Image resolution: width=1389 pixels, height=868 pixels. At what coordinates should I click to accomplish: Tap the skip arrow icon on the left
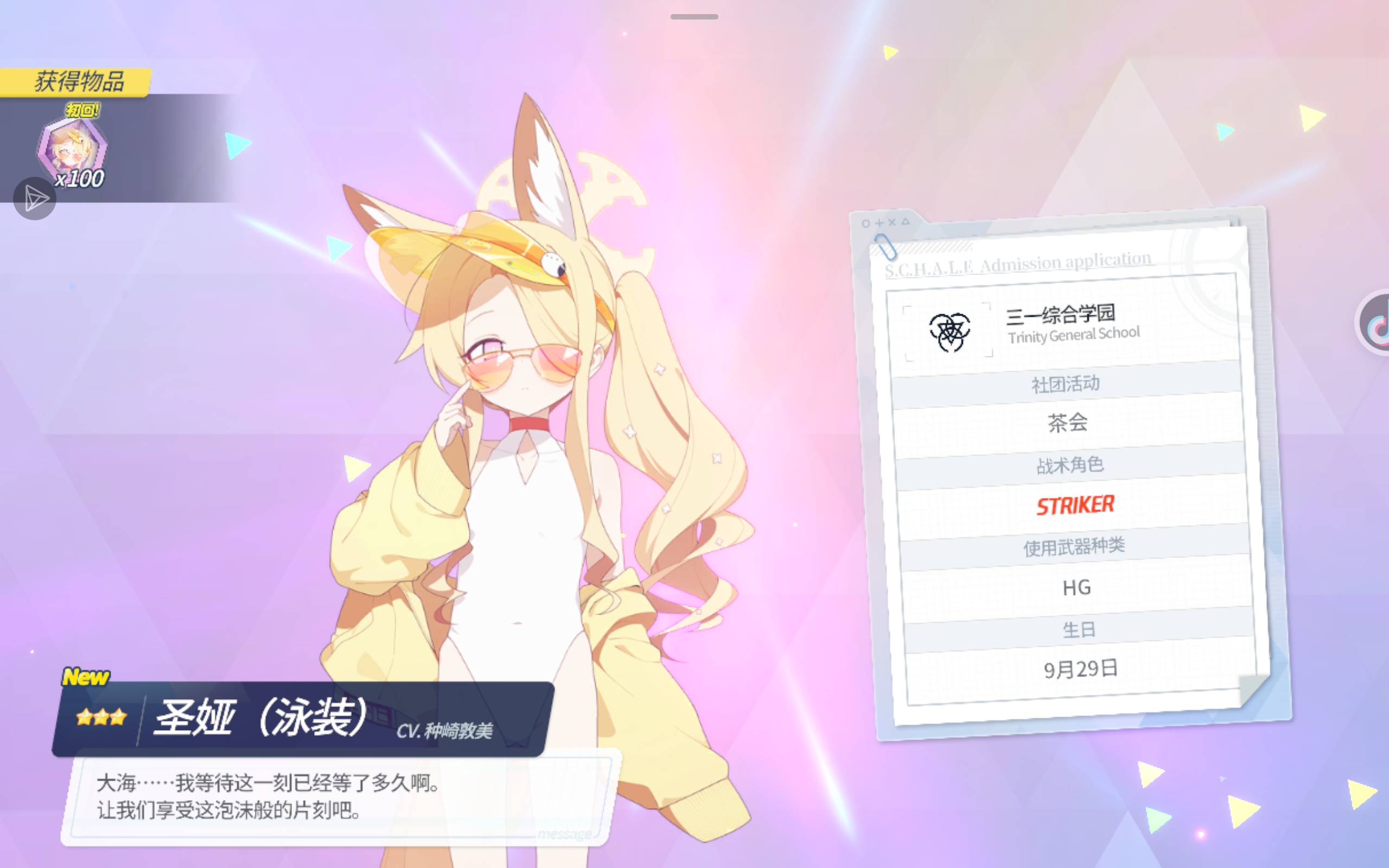[34, 197]
